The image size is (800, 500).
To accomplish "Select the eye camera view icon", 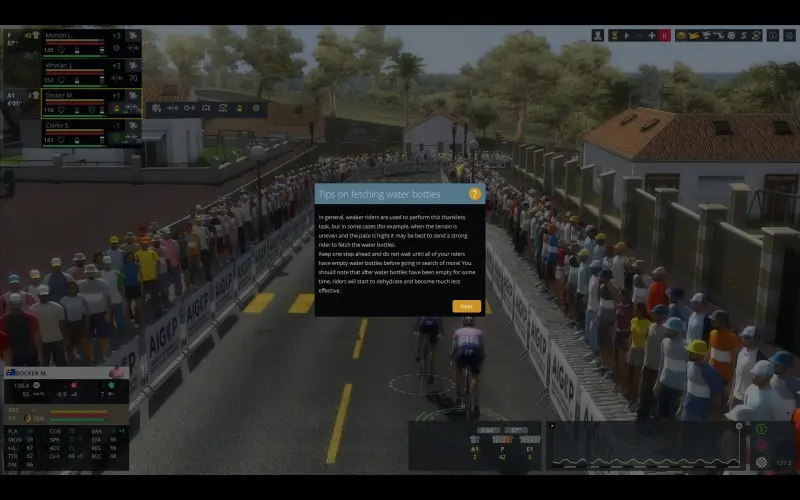I will click(681, 35).
